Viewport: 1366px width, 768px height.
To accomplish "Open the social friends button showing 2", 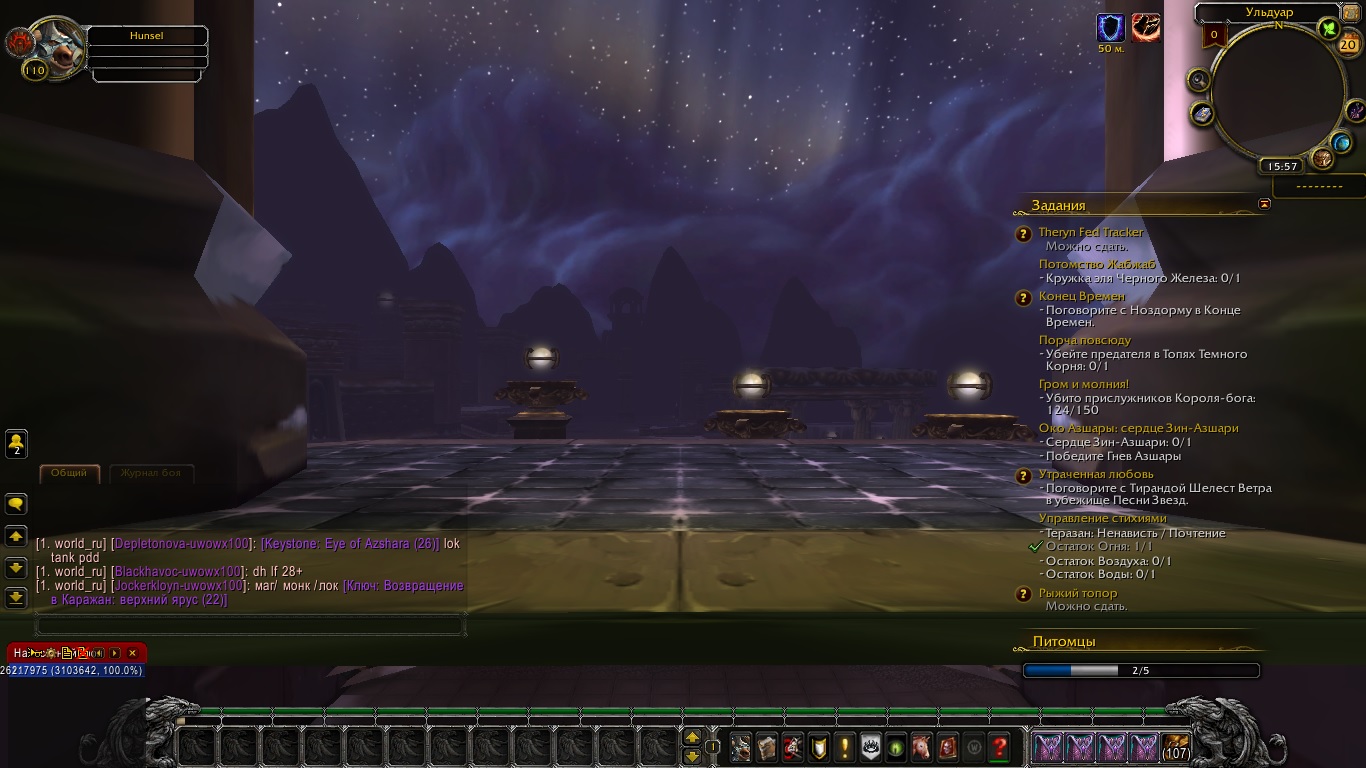I will point(17,443).
